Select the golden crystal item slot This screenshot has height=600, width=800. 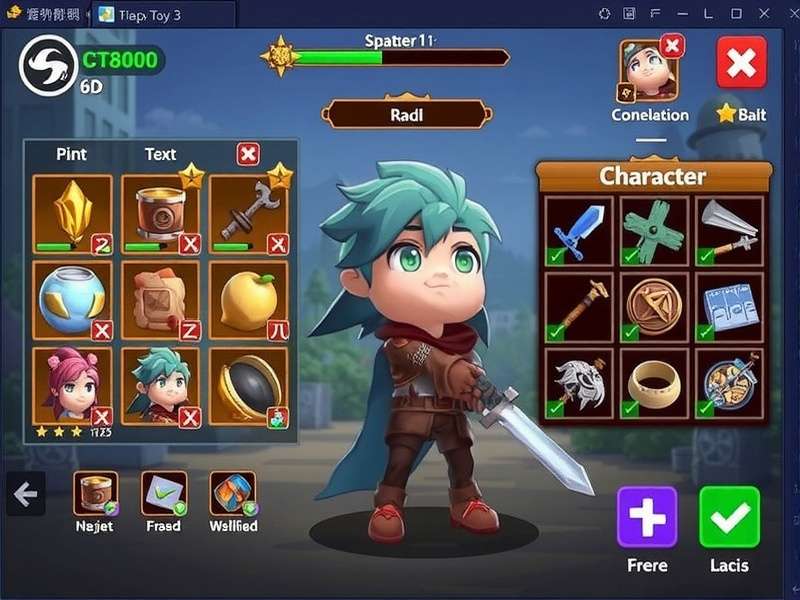tap(73, 214)
